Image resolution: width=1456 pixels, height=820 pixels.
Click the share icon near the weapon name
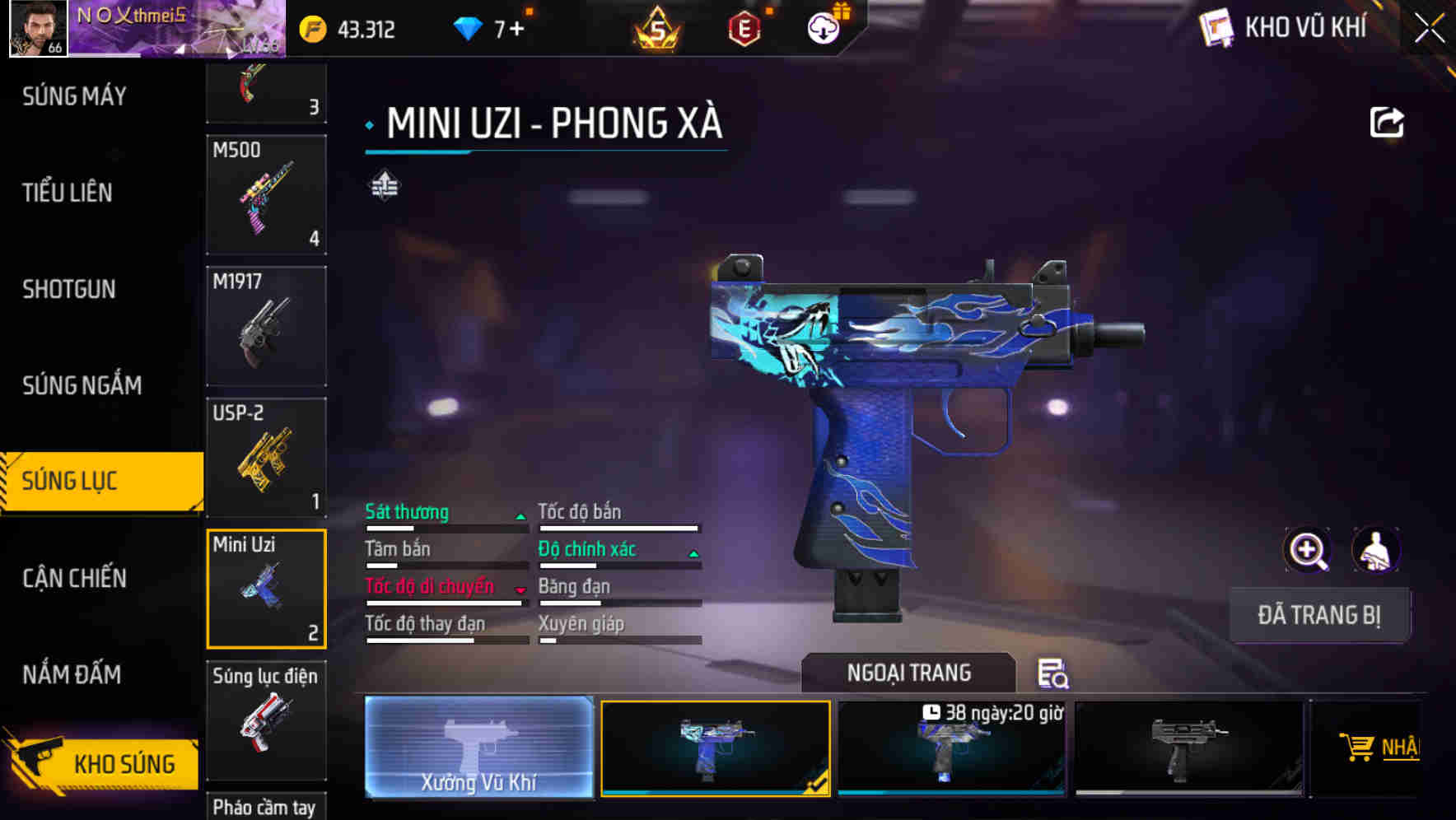point(1388,122)
